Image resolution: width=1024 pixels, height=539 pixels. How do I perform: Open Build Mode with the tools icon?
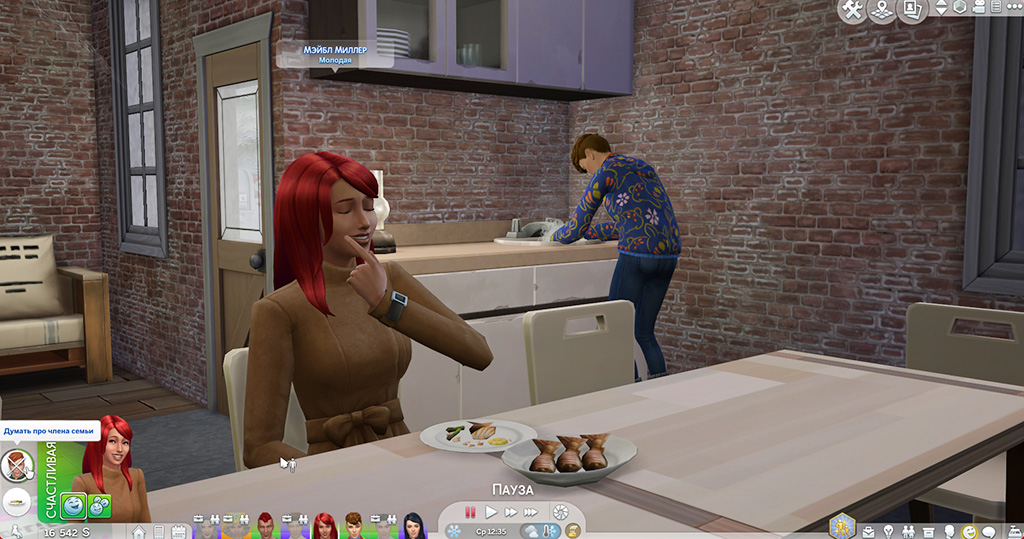coord(853,10)
